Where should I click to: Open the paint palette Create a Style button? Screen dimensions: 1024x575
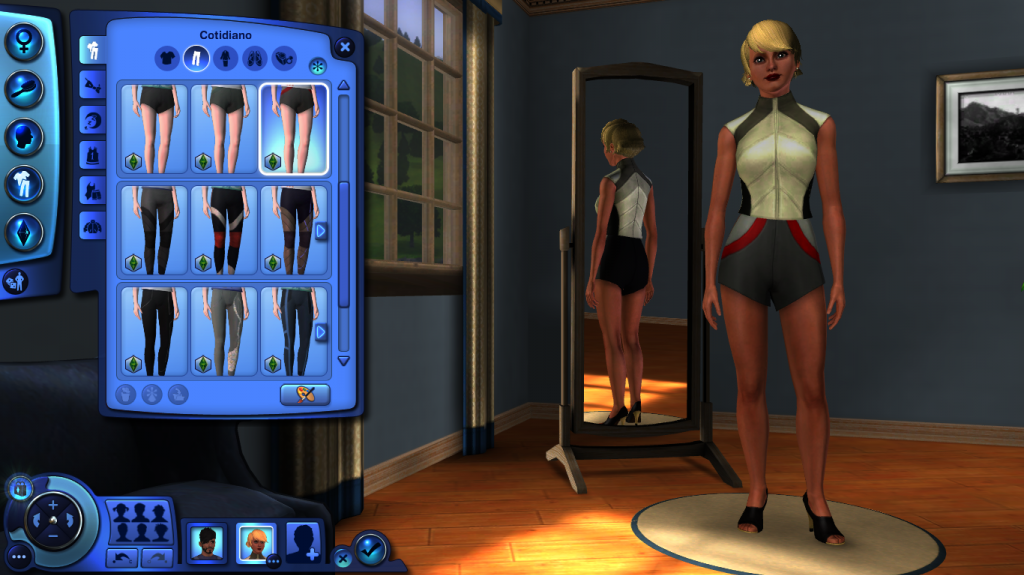tap(305, 394)
